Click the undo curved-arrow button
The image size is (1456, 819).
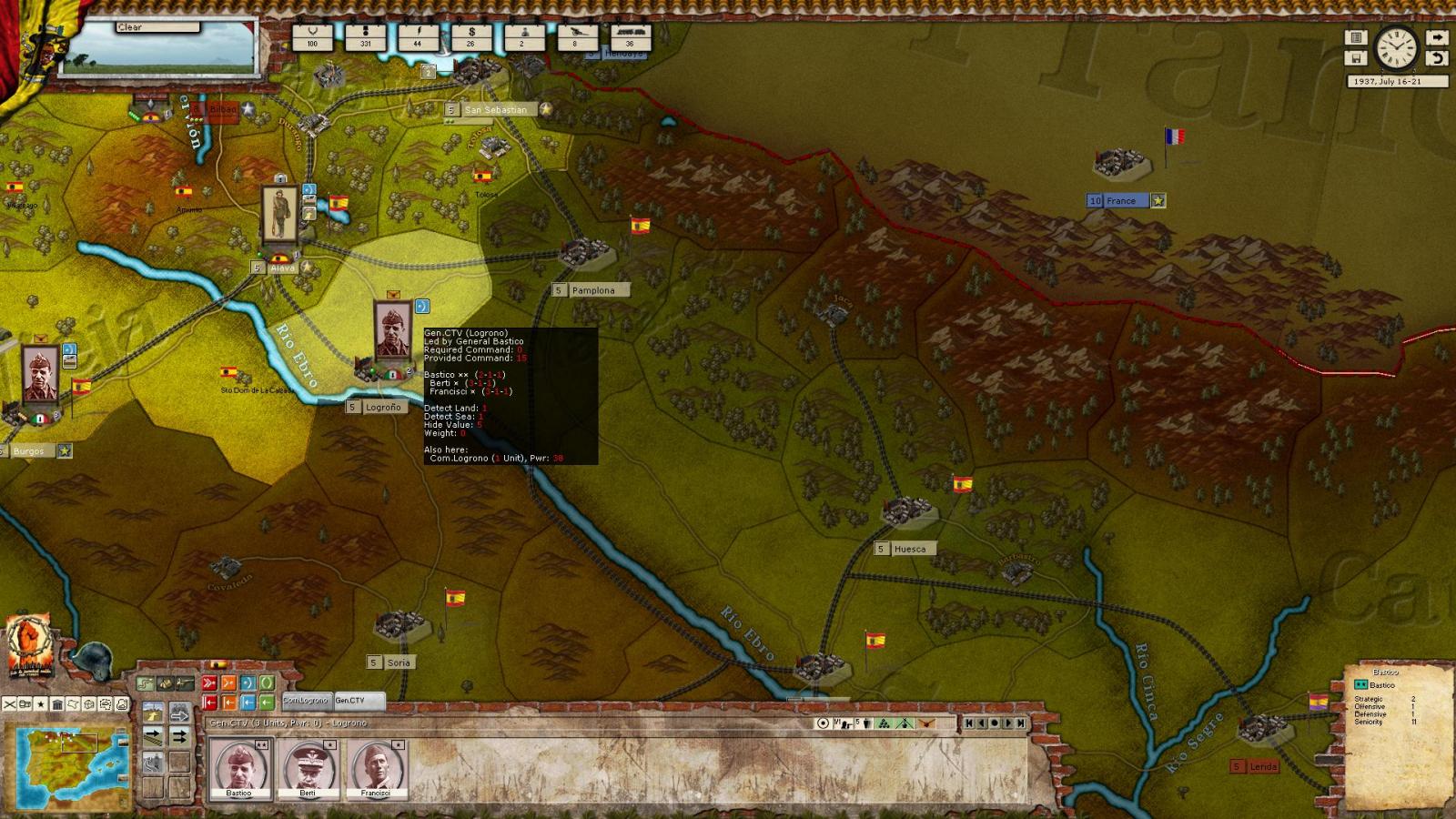(x=1436, y=58)
